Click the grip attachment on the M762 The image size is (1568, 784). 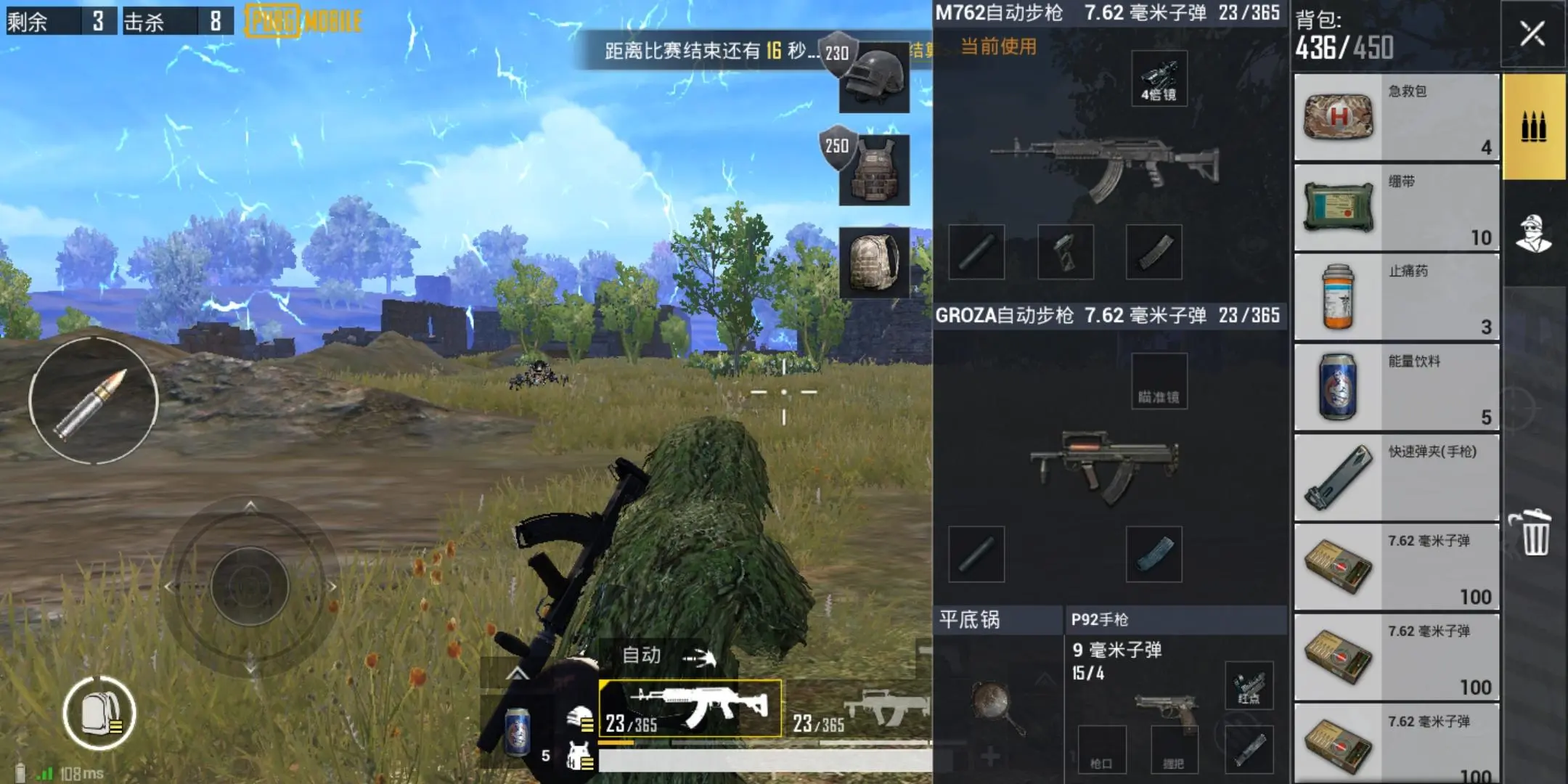(1067, 250)
